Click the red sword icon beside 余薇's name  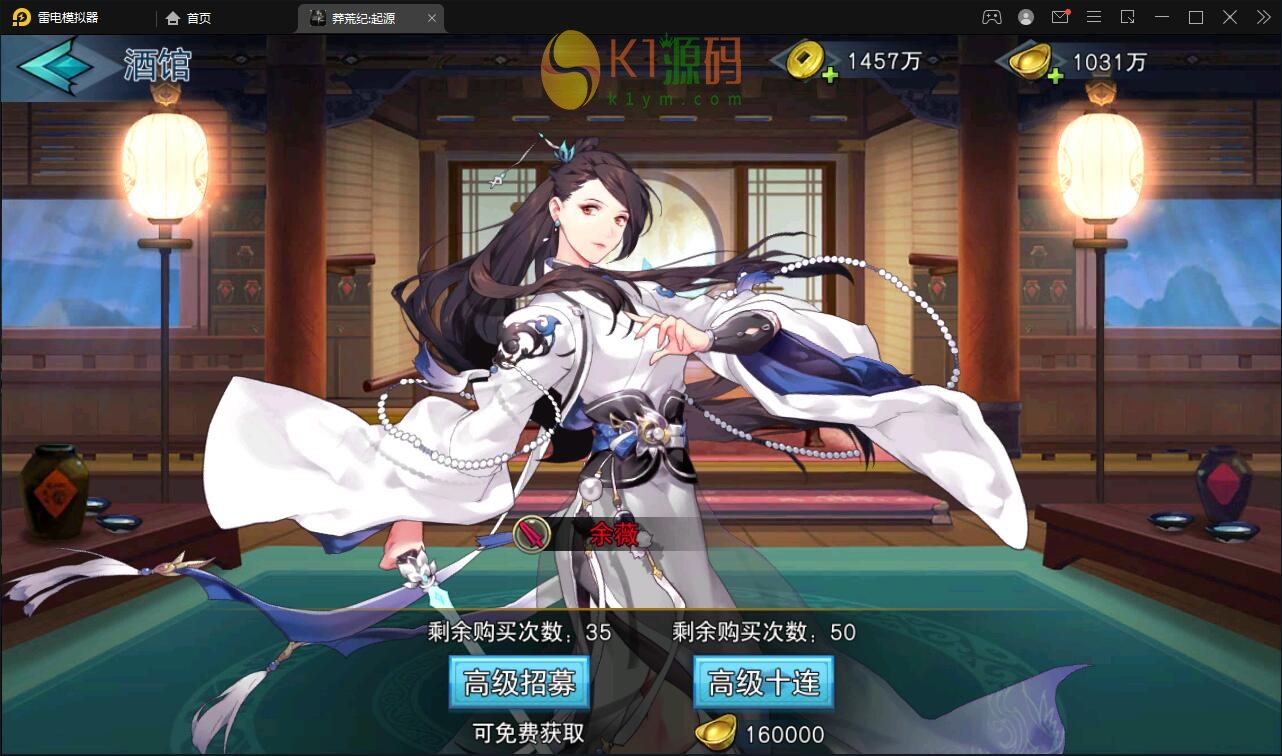(x=530, y=535)
